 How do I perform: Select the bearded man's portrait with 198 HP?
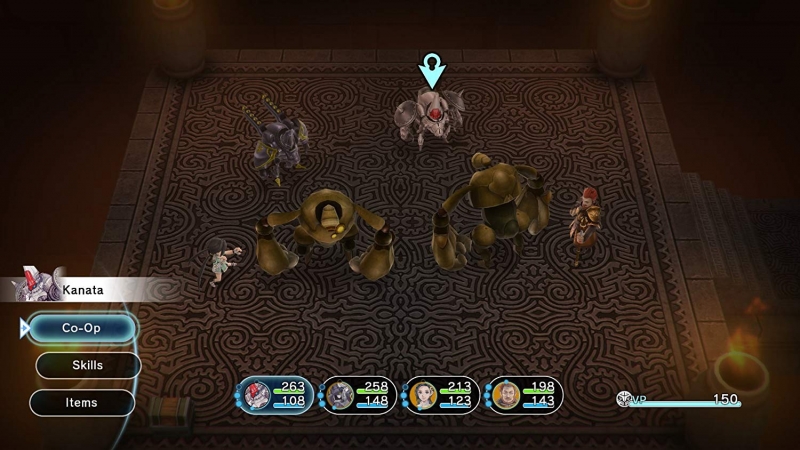[x=505, y=395]
